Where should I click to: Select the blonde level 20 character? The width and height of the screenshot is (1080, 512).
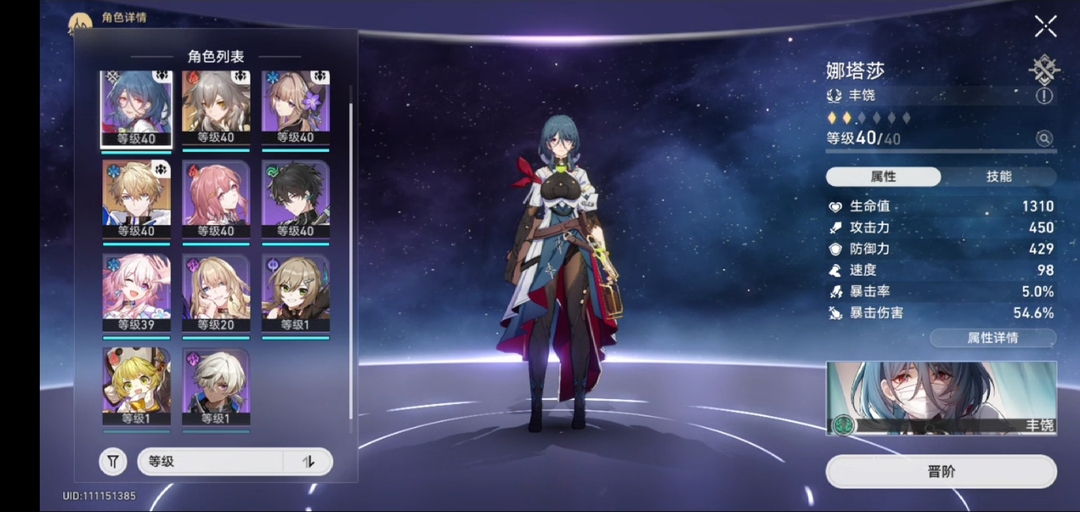[x=216, y=292]
